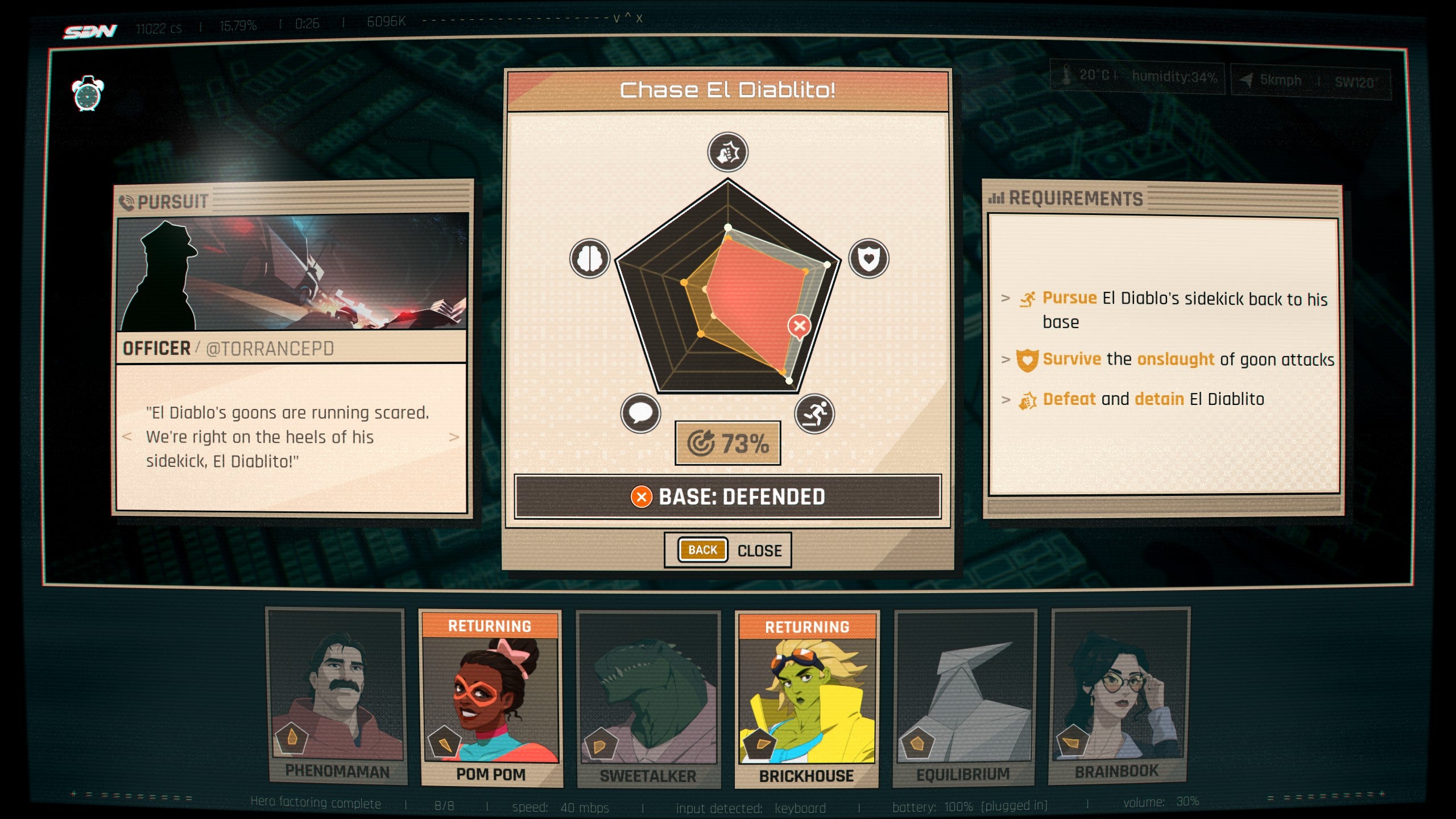Click the 73% success chance badge

click(727, 443)
